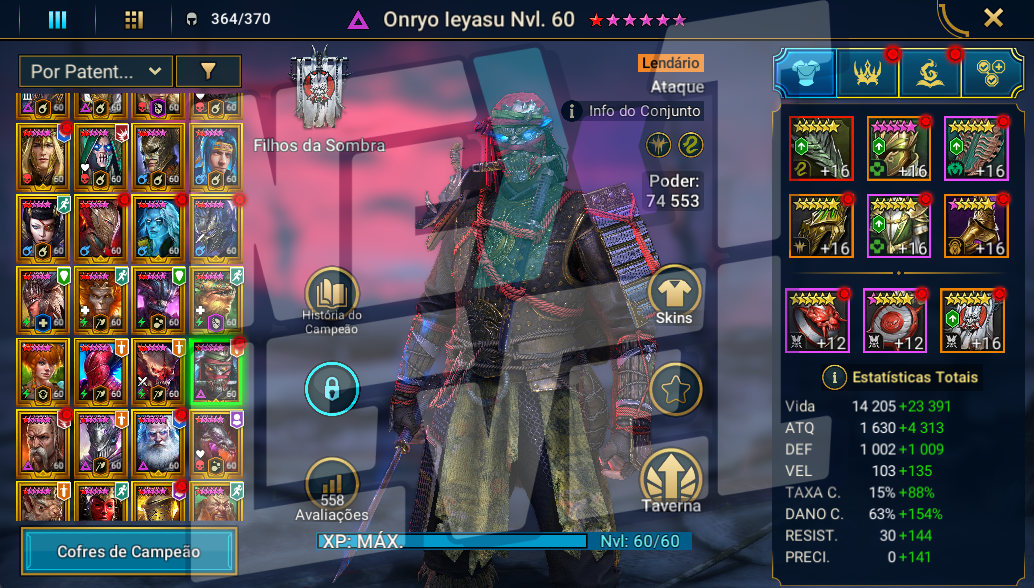The image size is (1034, 588).
Task: Show Info do Conjunto
Action: coord(632,111)
